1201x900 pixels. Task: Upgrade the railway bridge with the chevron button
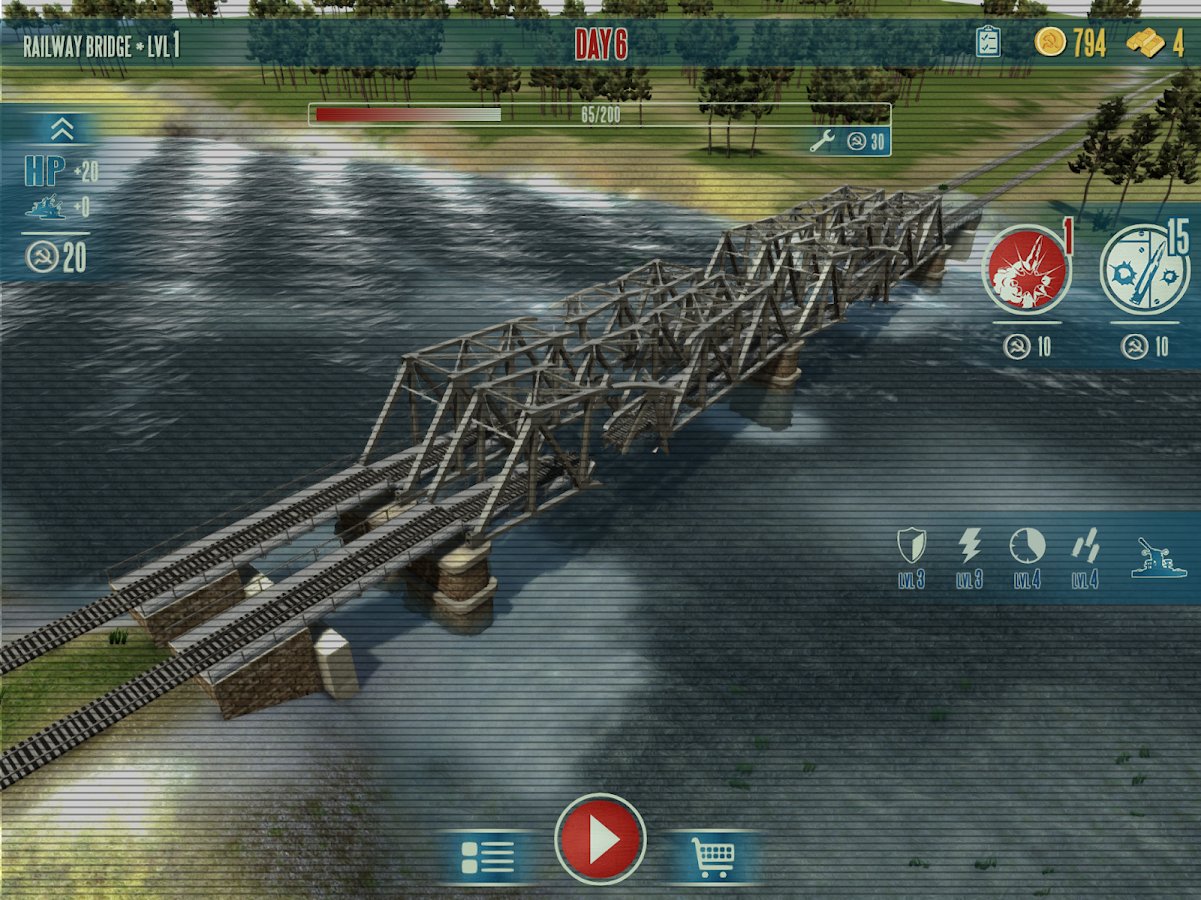[62, 129]
